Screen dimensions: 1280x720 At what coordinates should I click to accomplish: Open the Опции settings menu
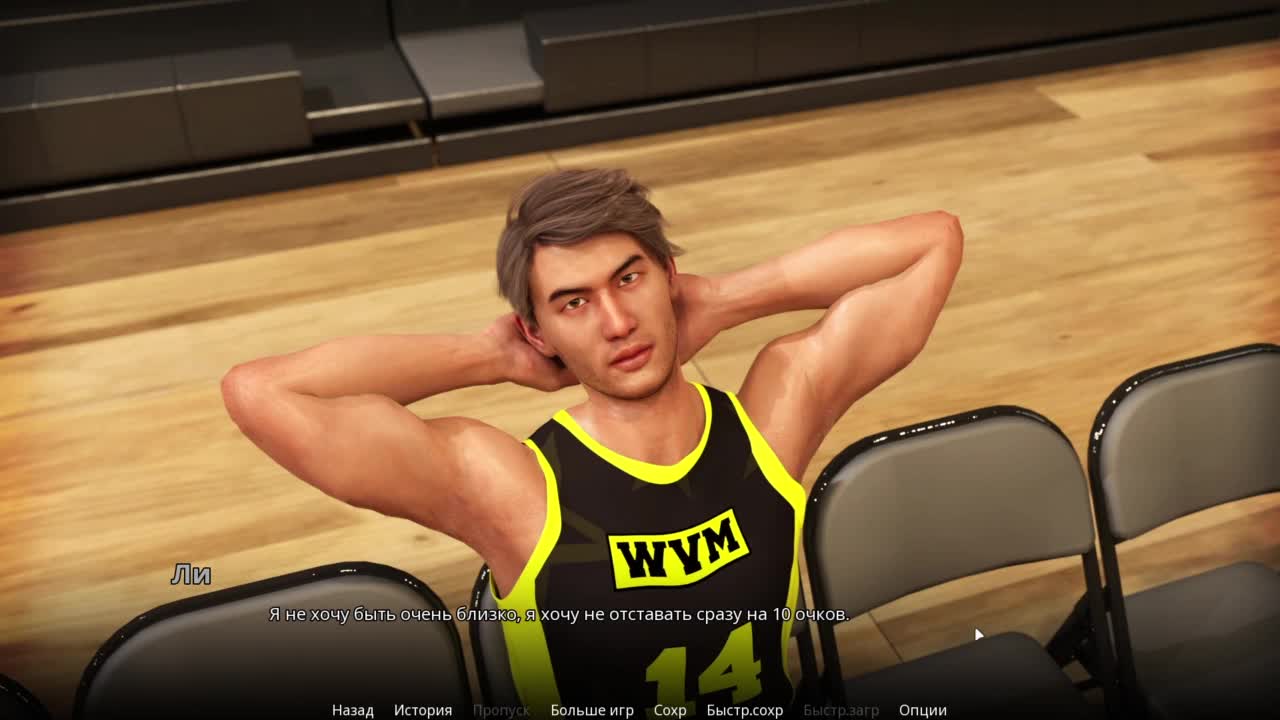[923, 710]
